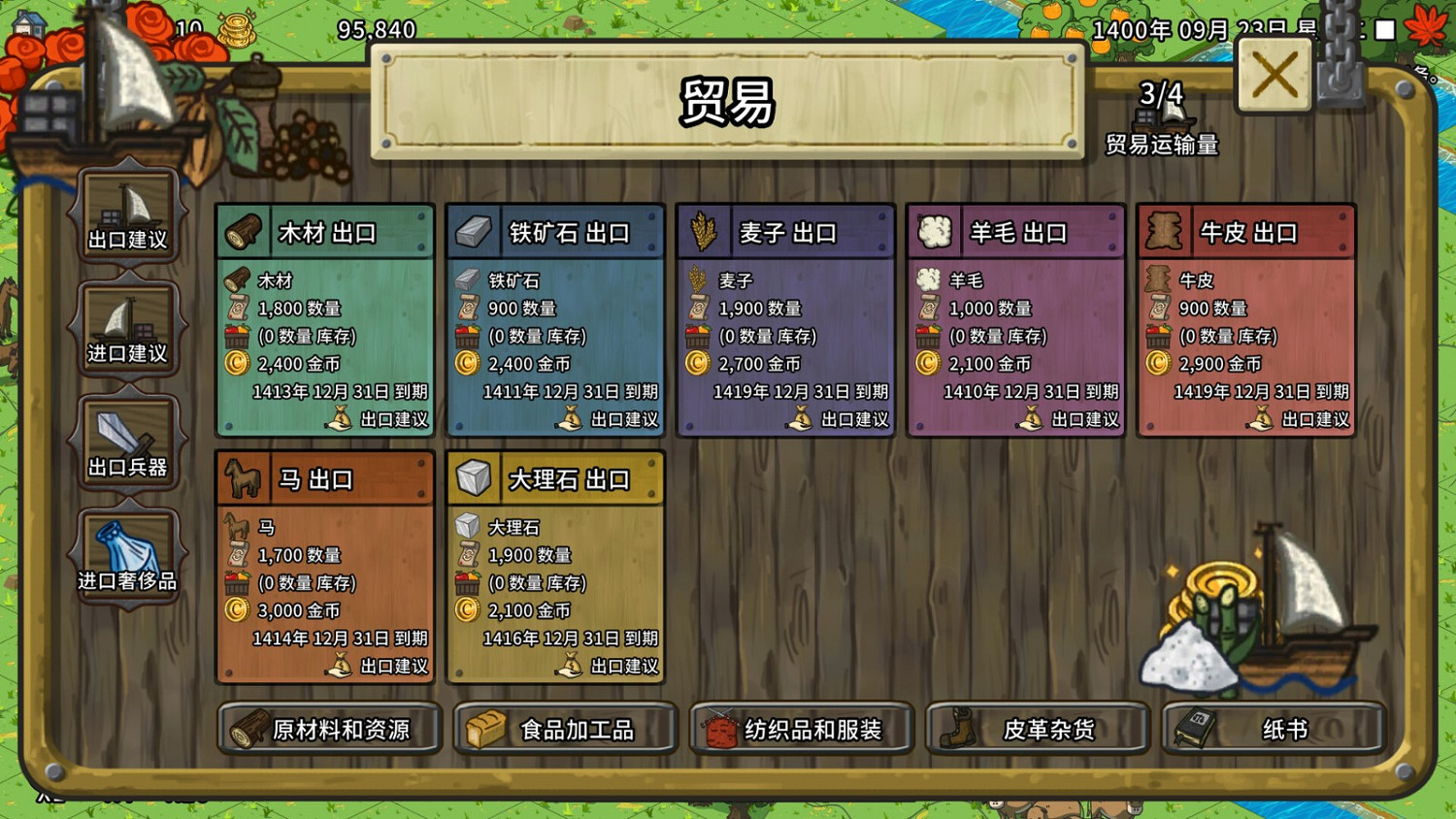
Task: Open the 食品加工品 goods category
Action: [566, 730]
